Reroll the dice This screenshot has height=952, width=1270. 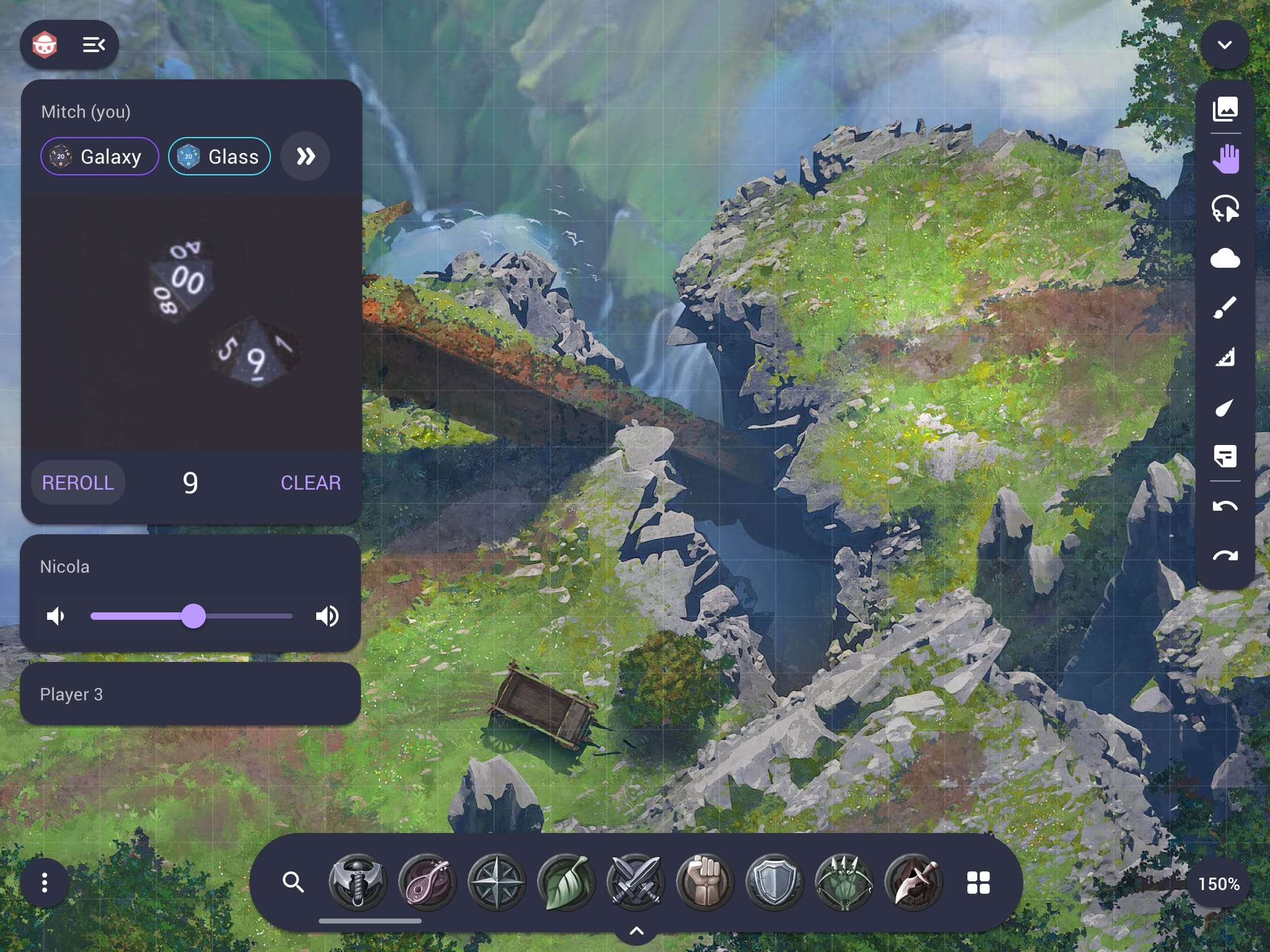pyautogui.click(x=78, y=483)
